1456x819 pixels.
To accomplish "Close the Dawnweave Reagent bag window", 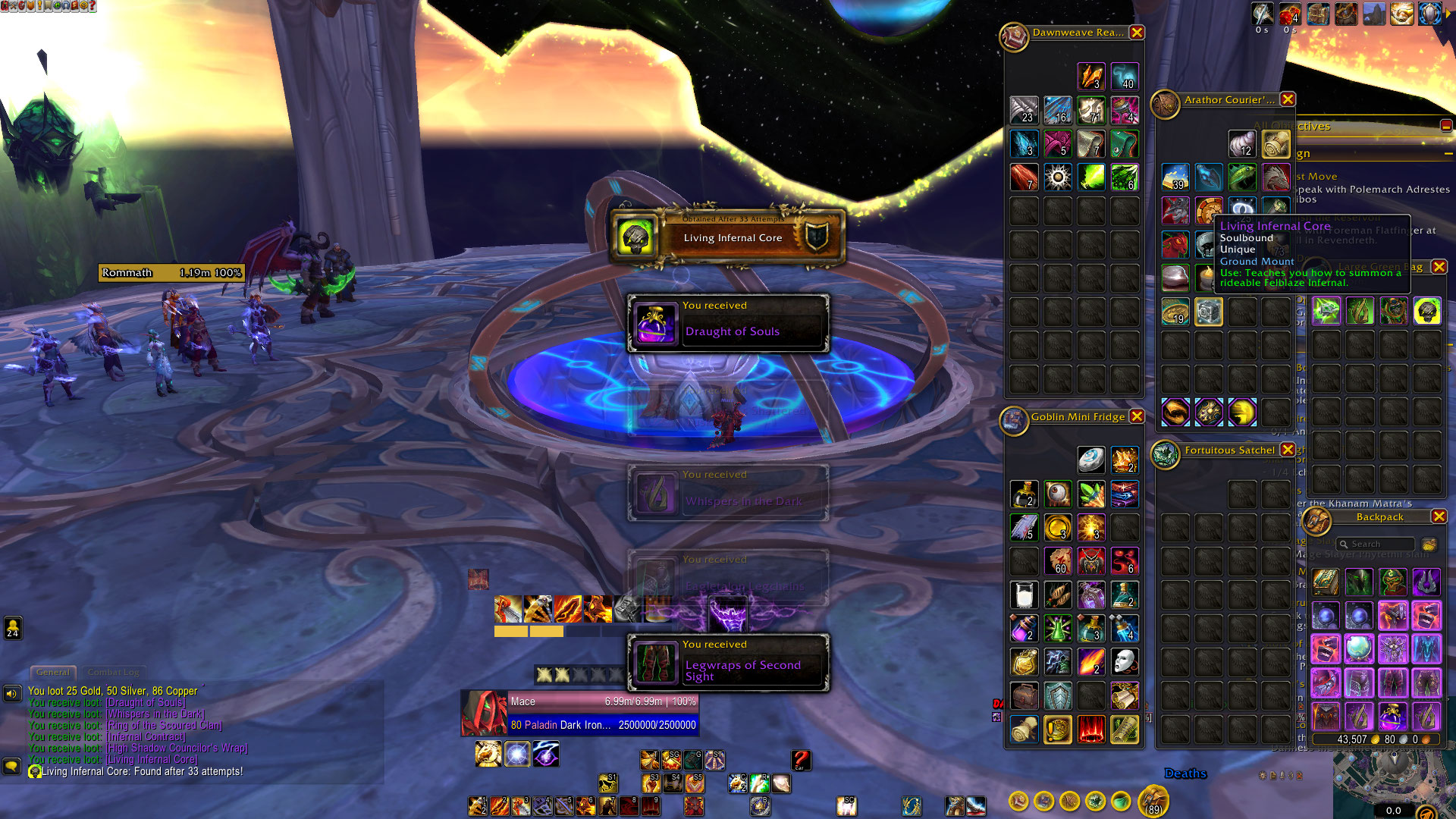I will pyautogui.click(x=1136, y=33).
